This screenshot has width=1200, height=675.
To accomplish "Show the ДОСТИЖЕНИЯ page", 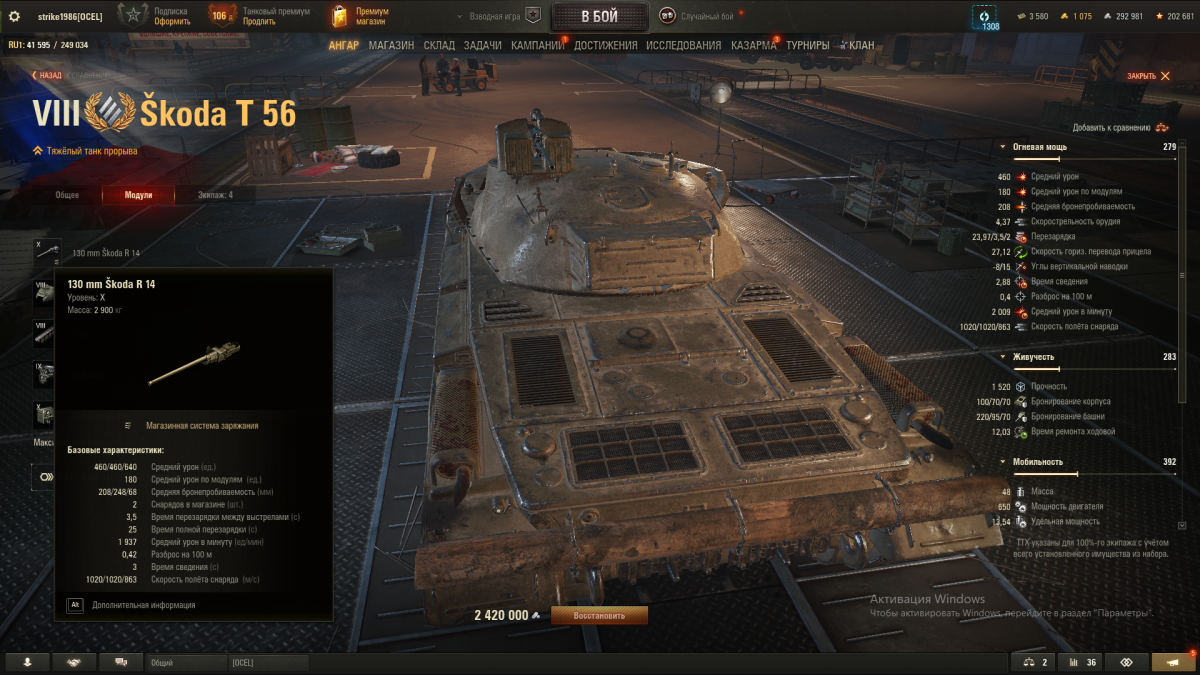I will [606, 45].
